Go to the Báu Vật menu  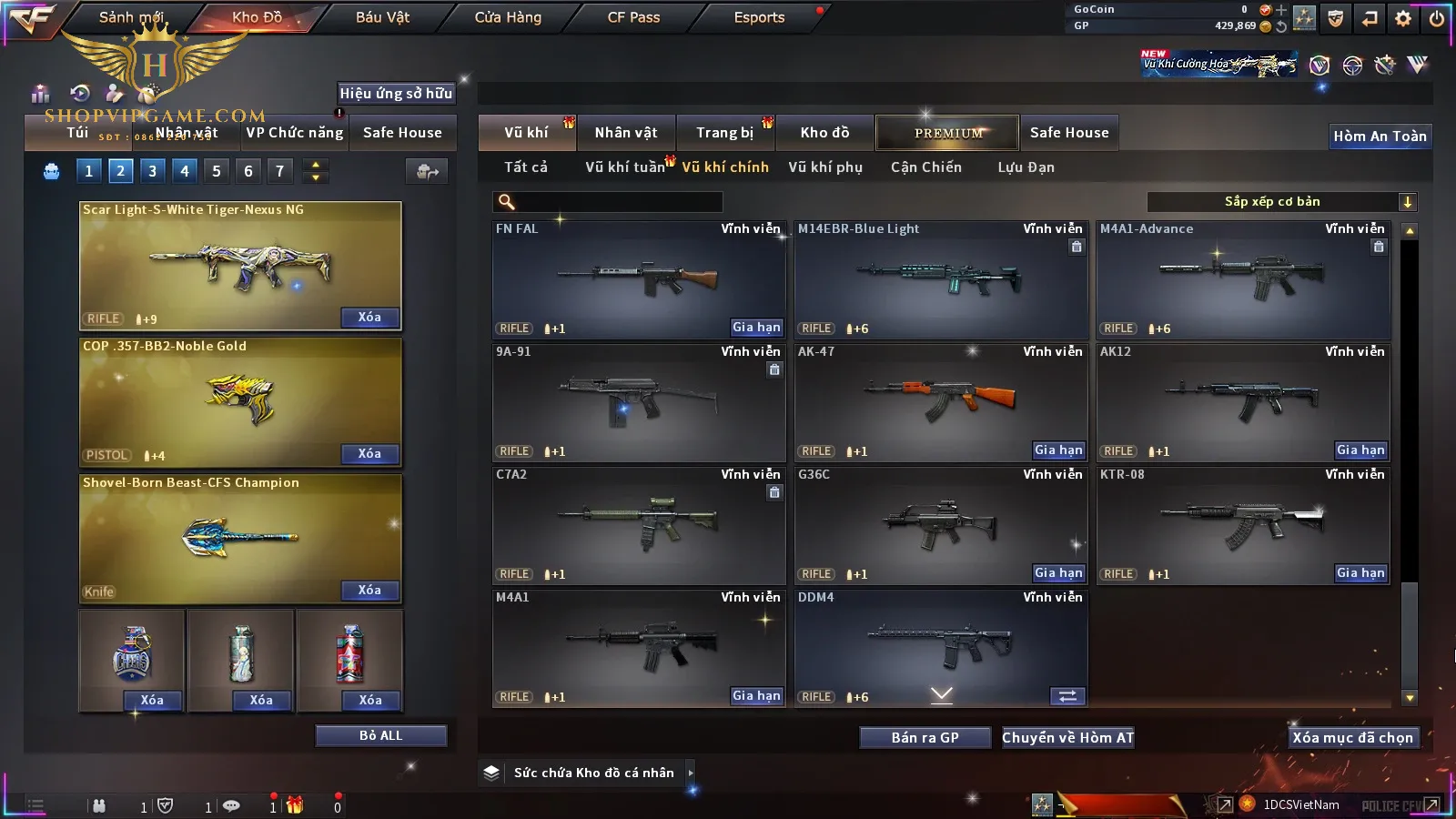(382, 17)
